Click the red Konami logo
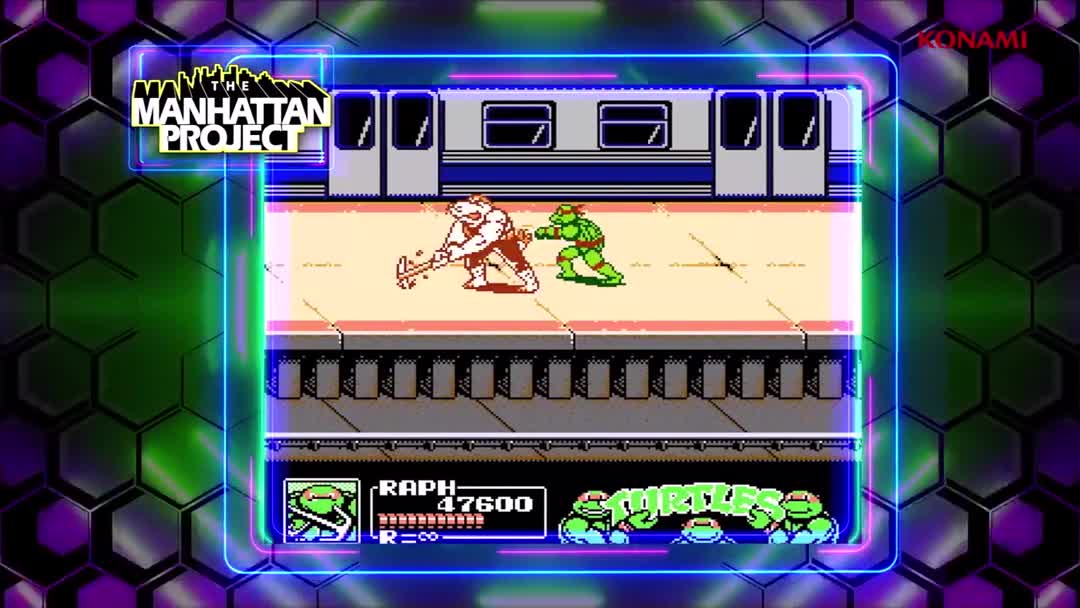 click(x=972, y=40)
